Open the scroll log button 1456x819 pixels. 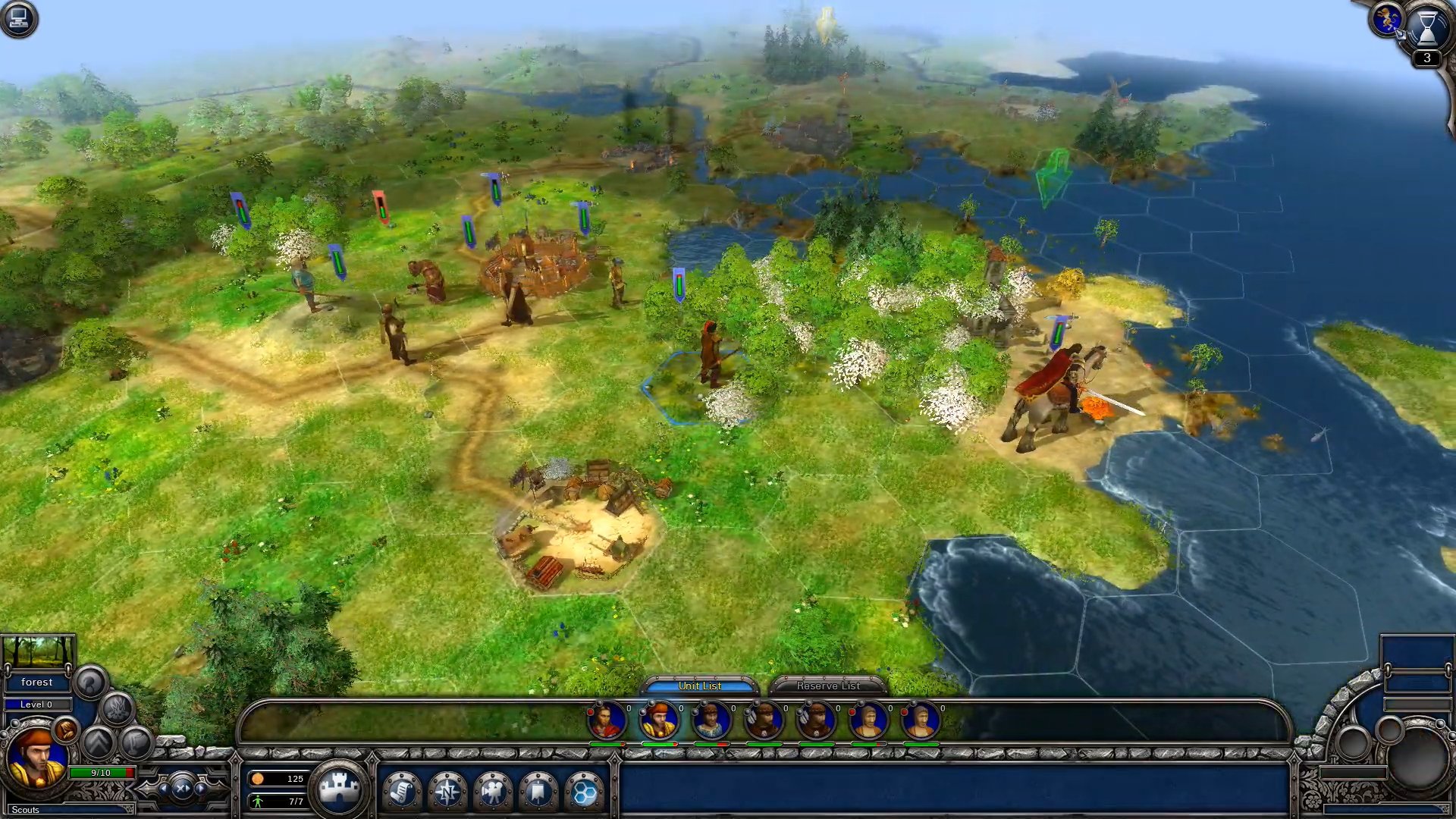[402, 792]
